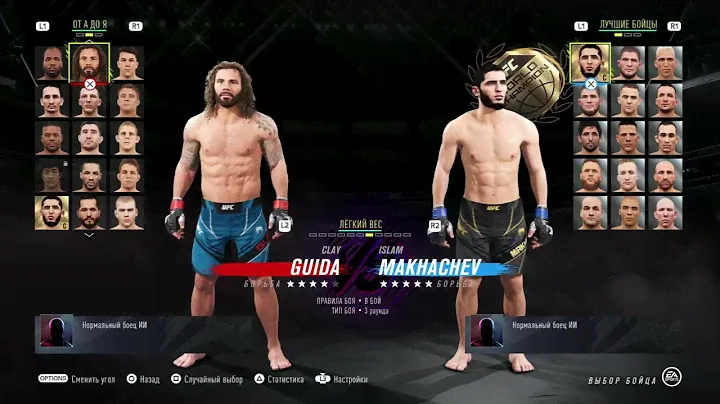Select Clay Guida's highlighted portrait
The width and height of the screenshot is (720, 404).
coord(90,62)
